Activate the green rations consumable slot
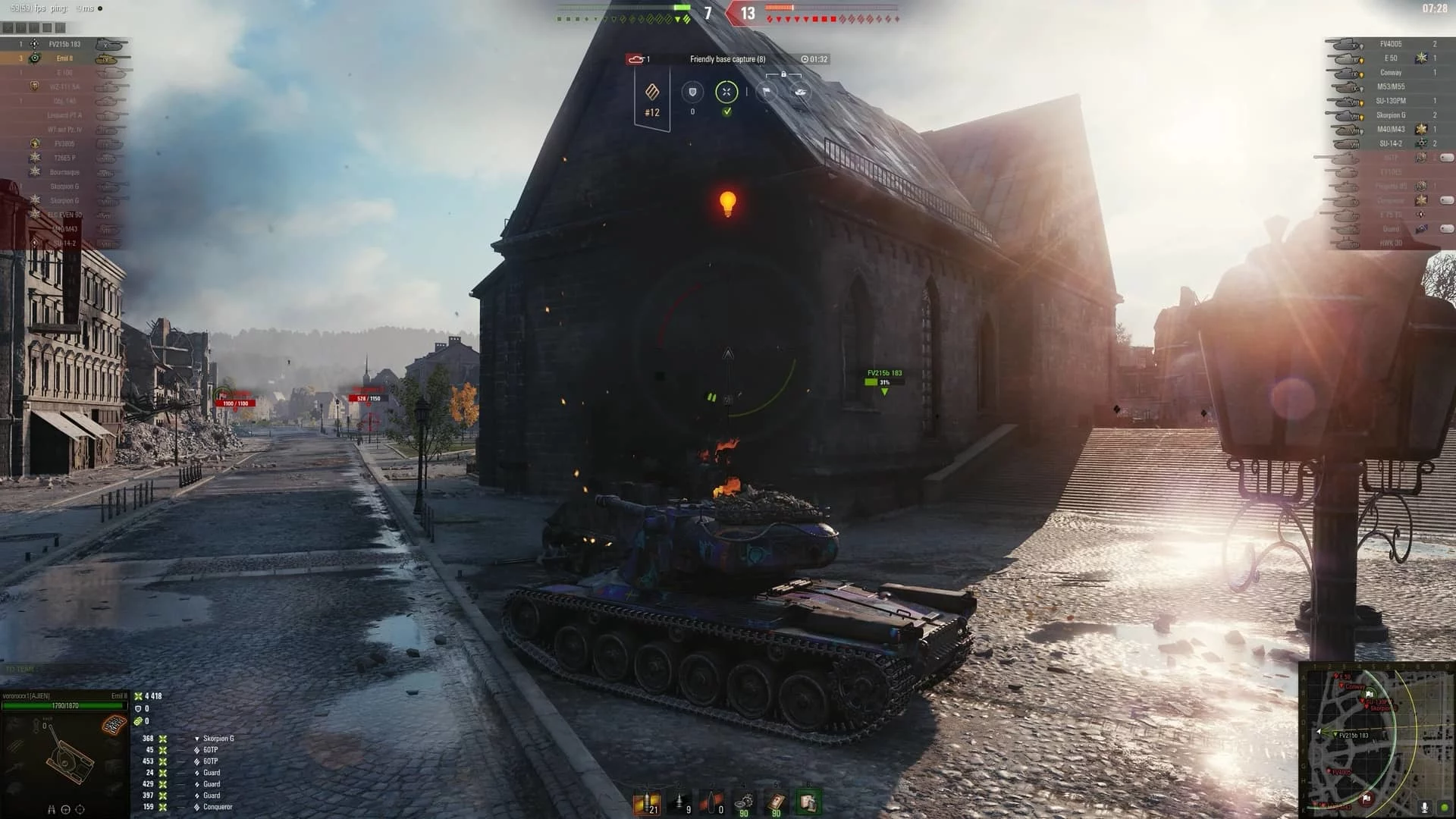Screen dimensions: 1456x819 (808, 802)
